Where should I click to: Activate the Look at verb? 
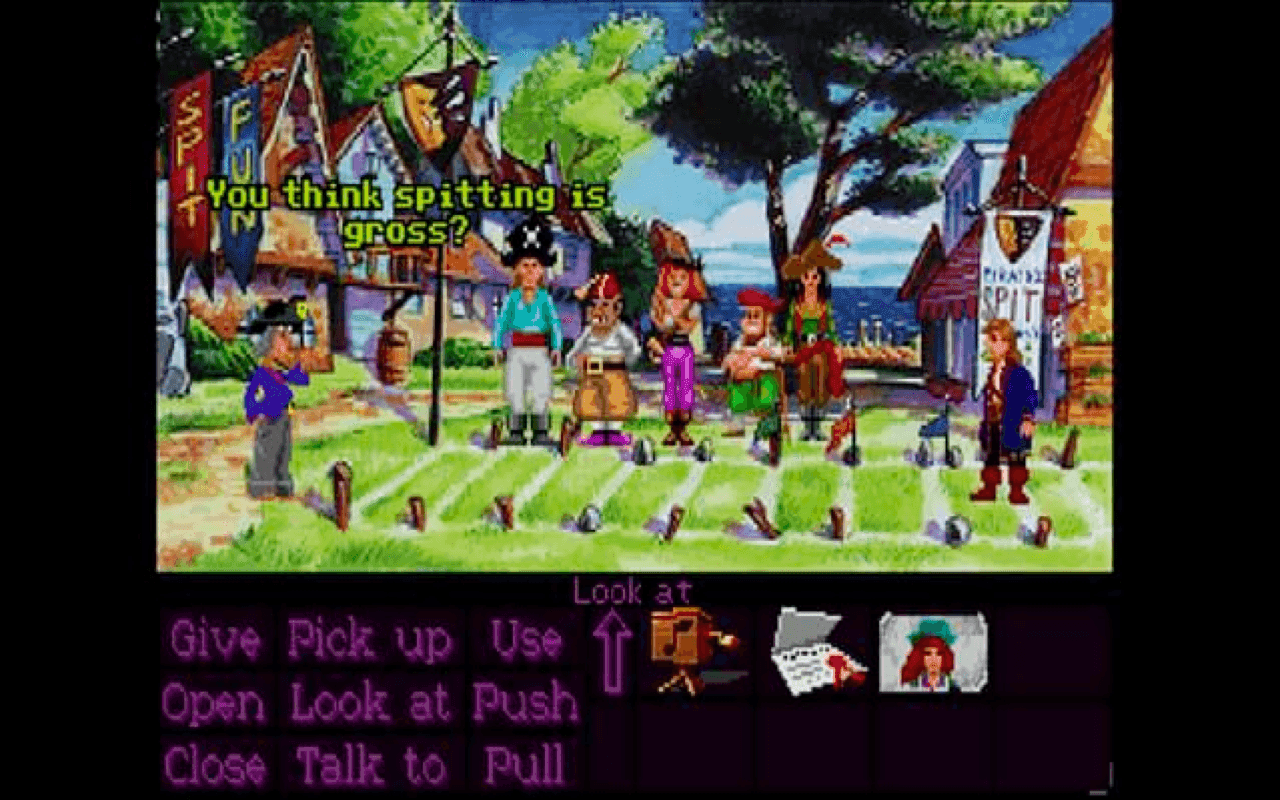(x=370, y=703)
